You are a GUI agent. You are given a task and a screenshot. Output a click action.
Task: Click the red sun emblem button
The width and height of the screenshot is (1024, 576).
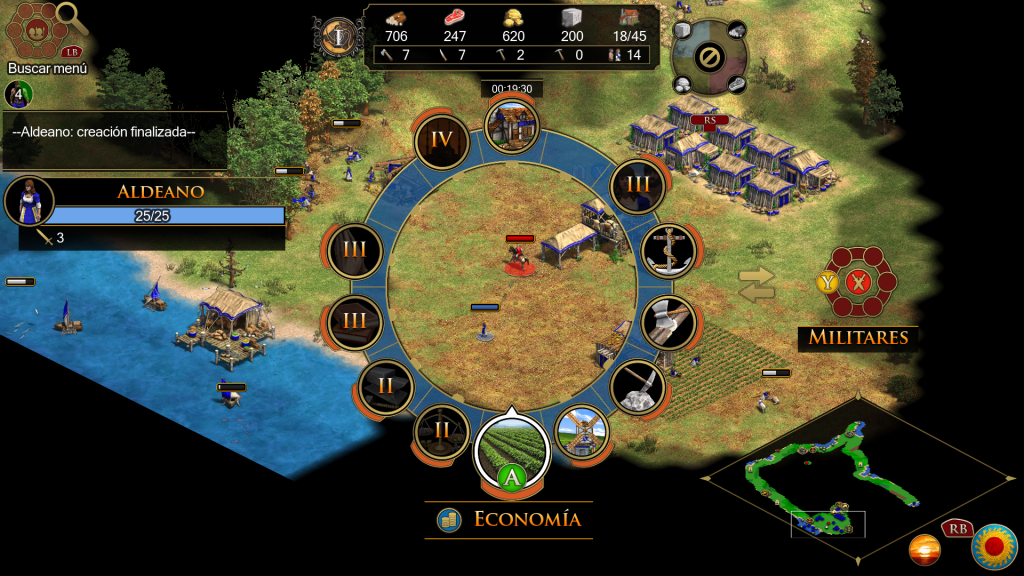(x=993, y=545)
